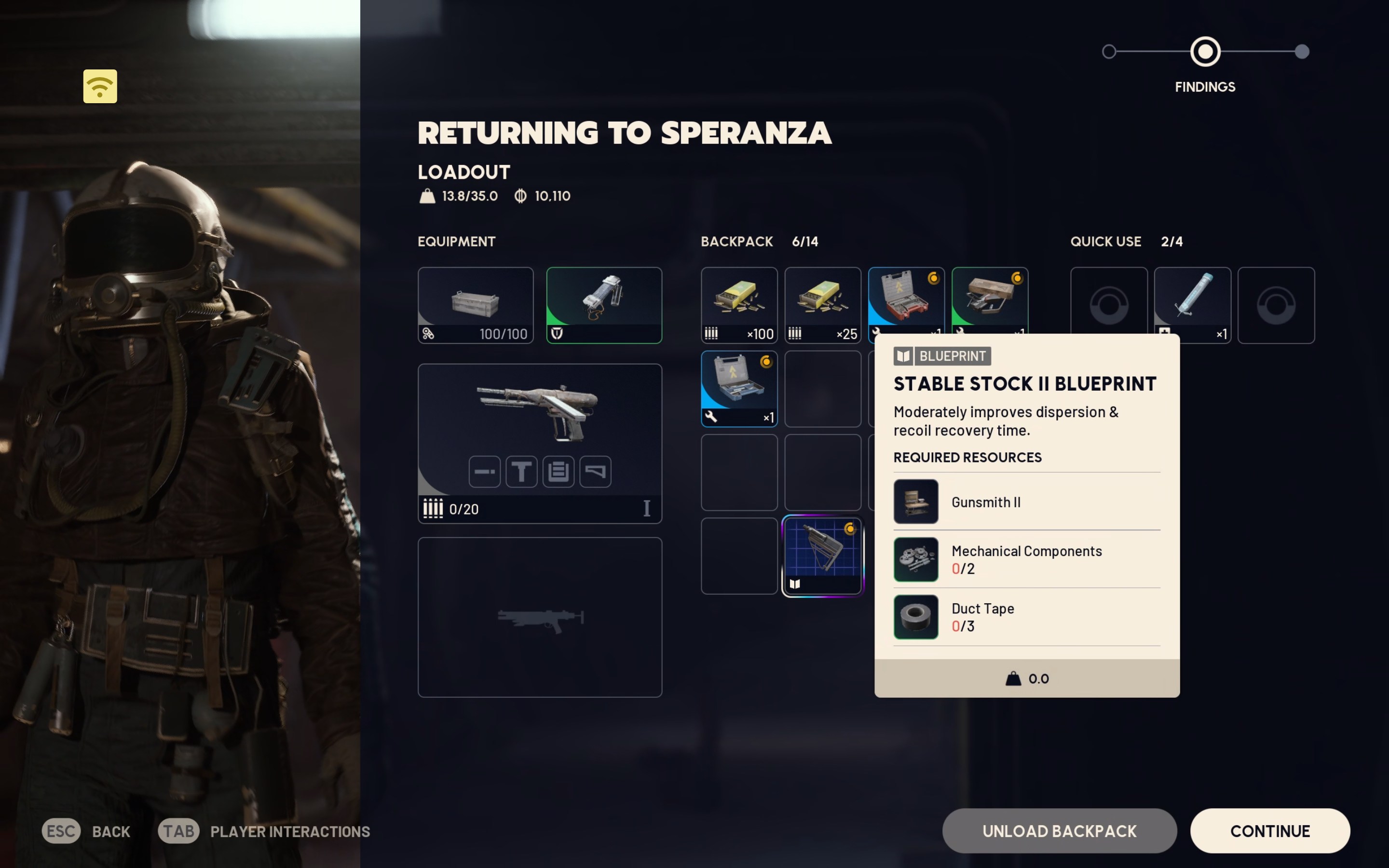The height and width of the screenshot is (868, 1389).
Task: Unload the backpack contents
Action: click(x=1059, y=830)
